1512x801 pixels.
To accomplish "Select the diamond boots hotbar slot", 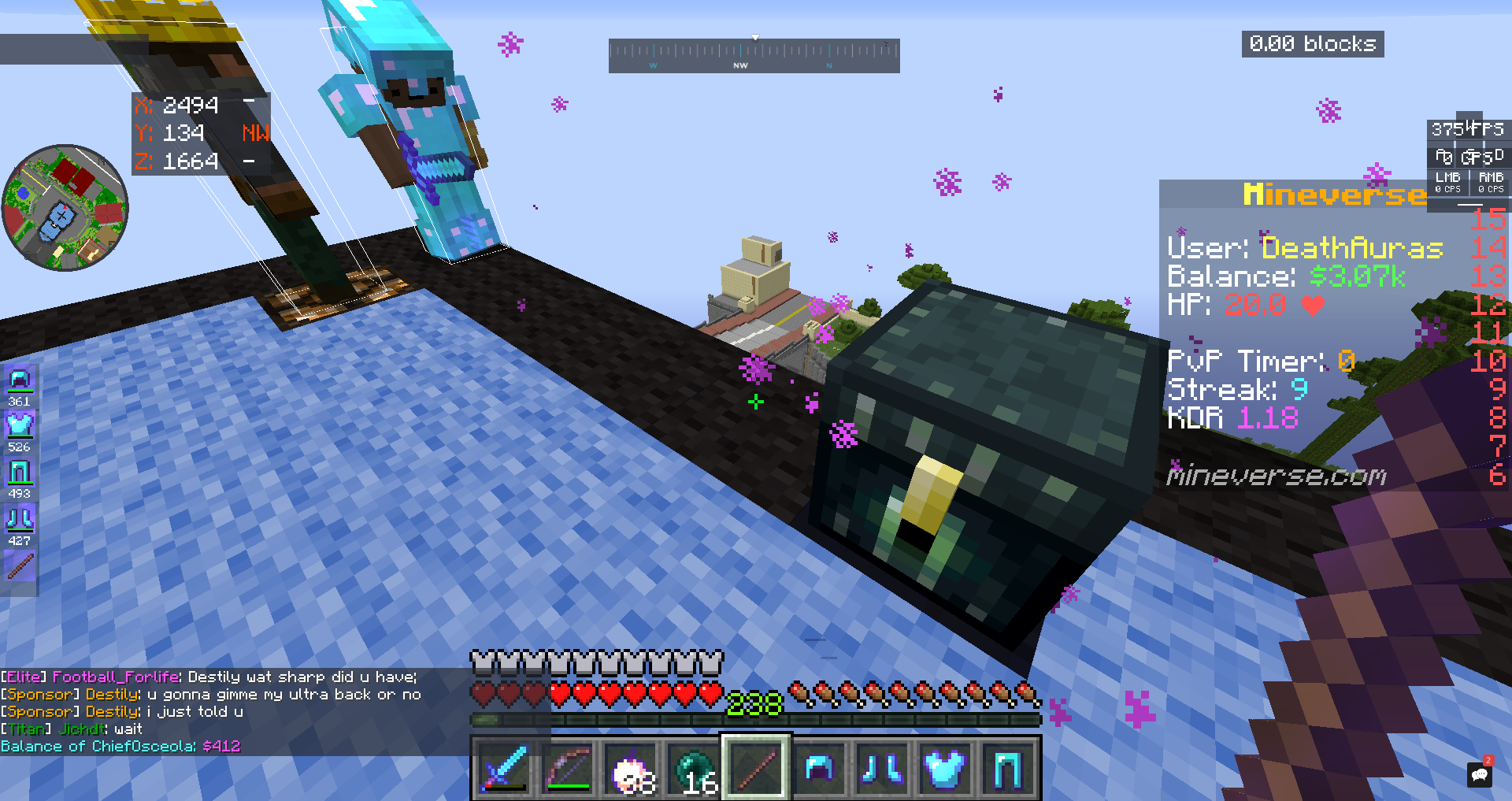I will click(x=882, y=768).
